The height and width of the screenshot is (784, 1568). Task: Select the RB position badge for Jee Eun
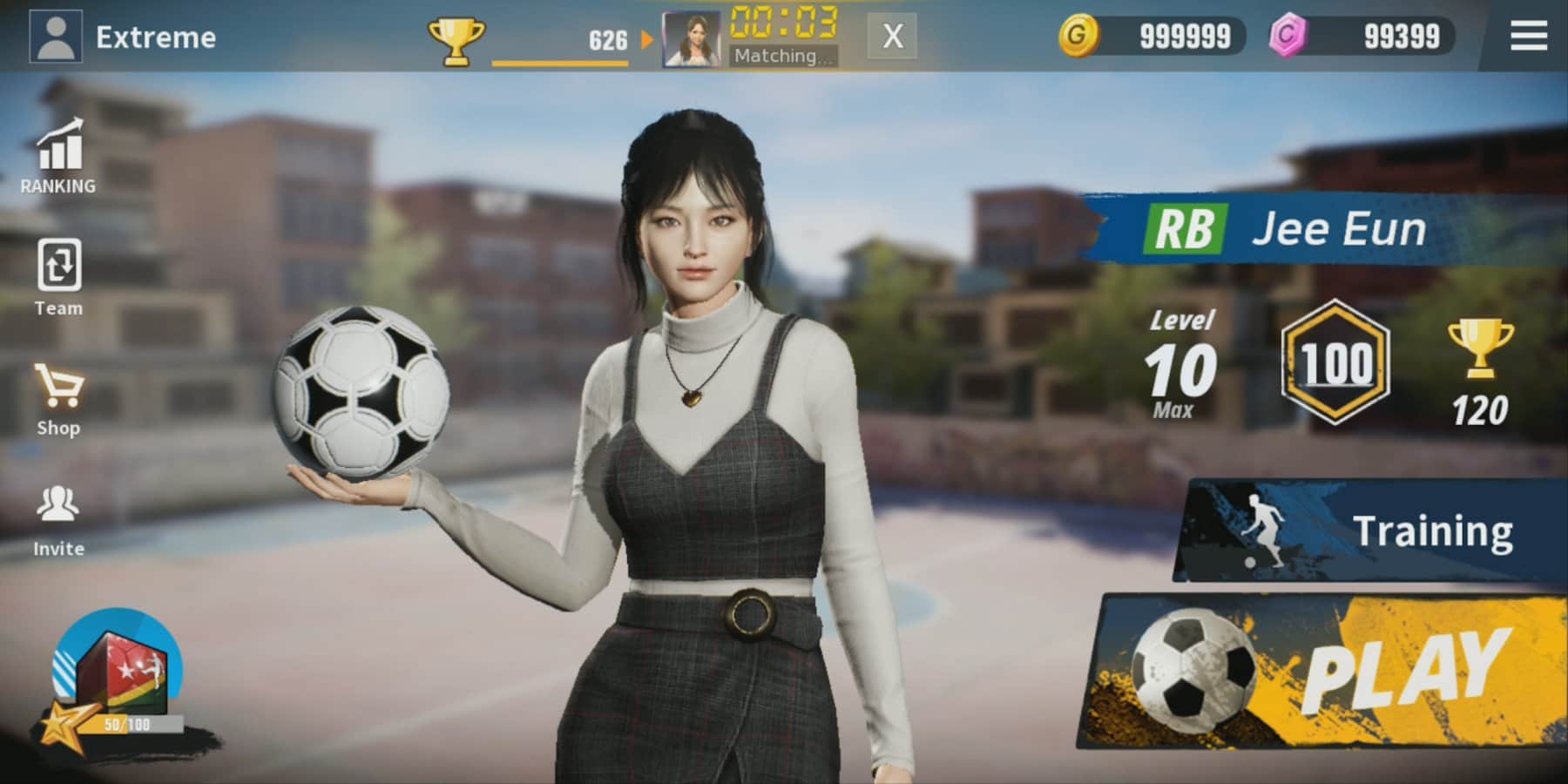pyautogui.click(x=1186, y=229)
